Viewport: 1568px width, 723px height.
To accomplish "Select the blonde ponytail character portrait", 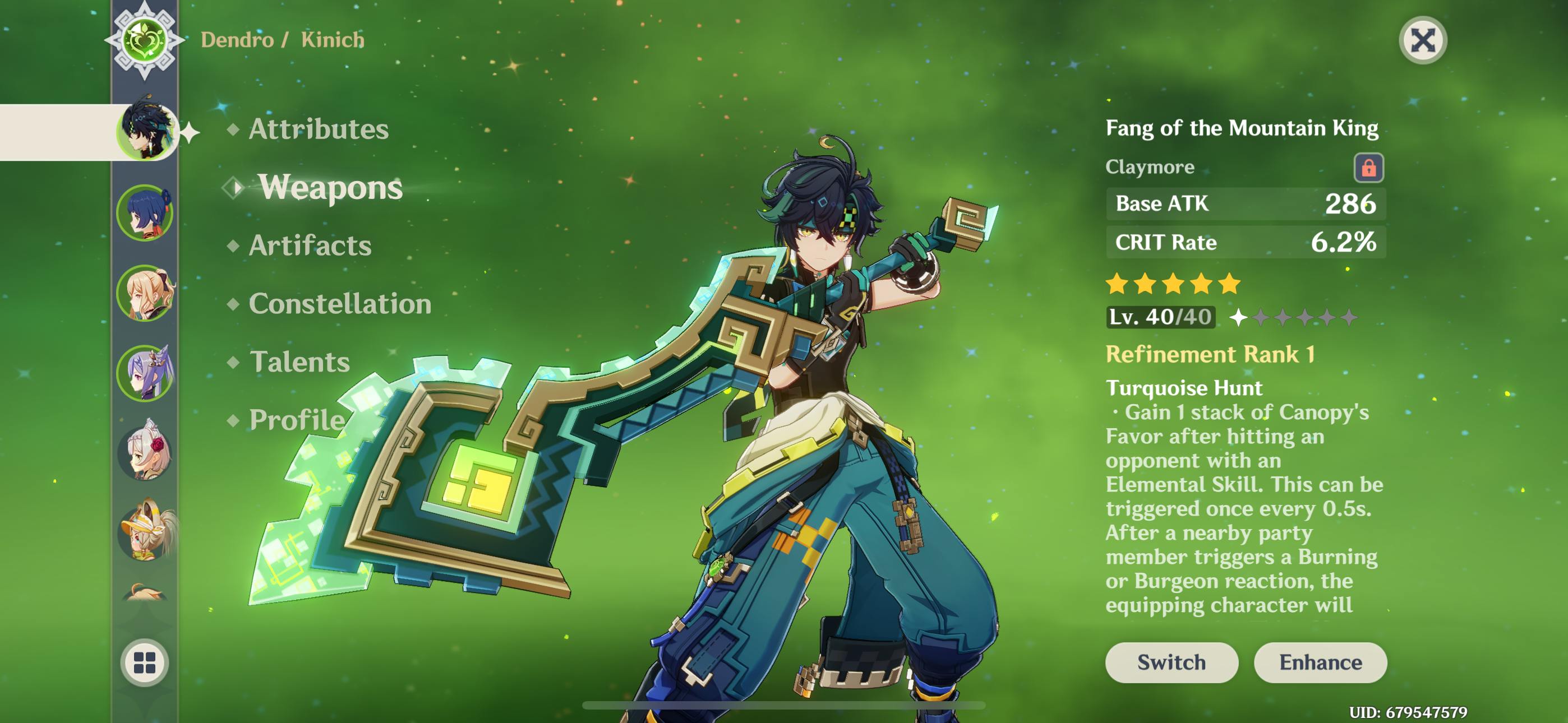I will 145,293.
